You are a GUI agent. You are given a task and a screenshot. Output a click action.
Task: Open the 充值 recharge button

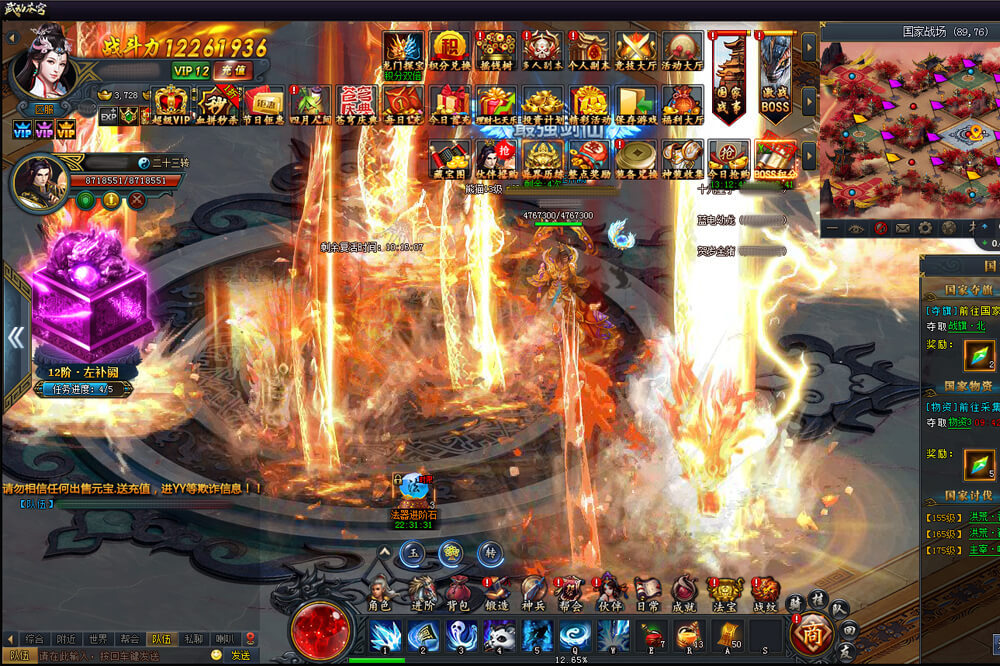(236, 71)
